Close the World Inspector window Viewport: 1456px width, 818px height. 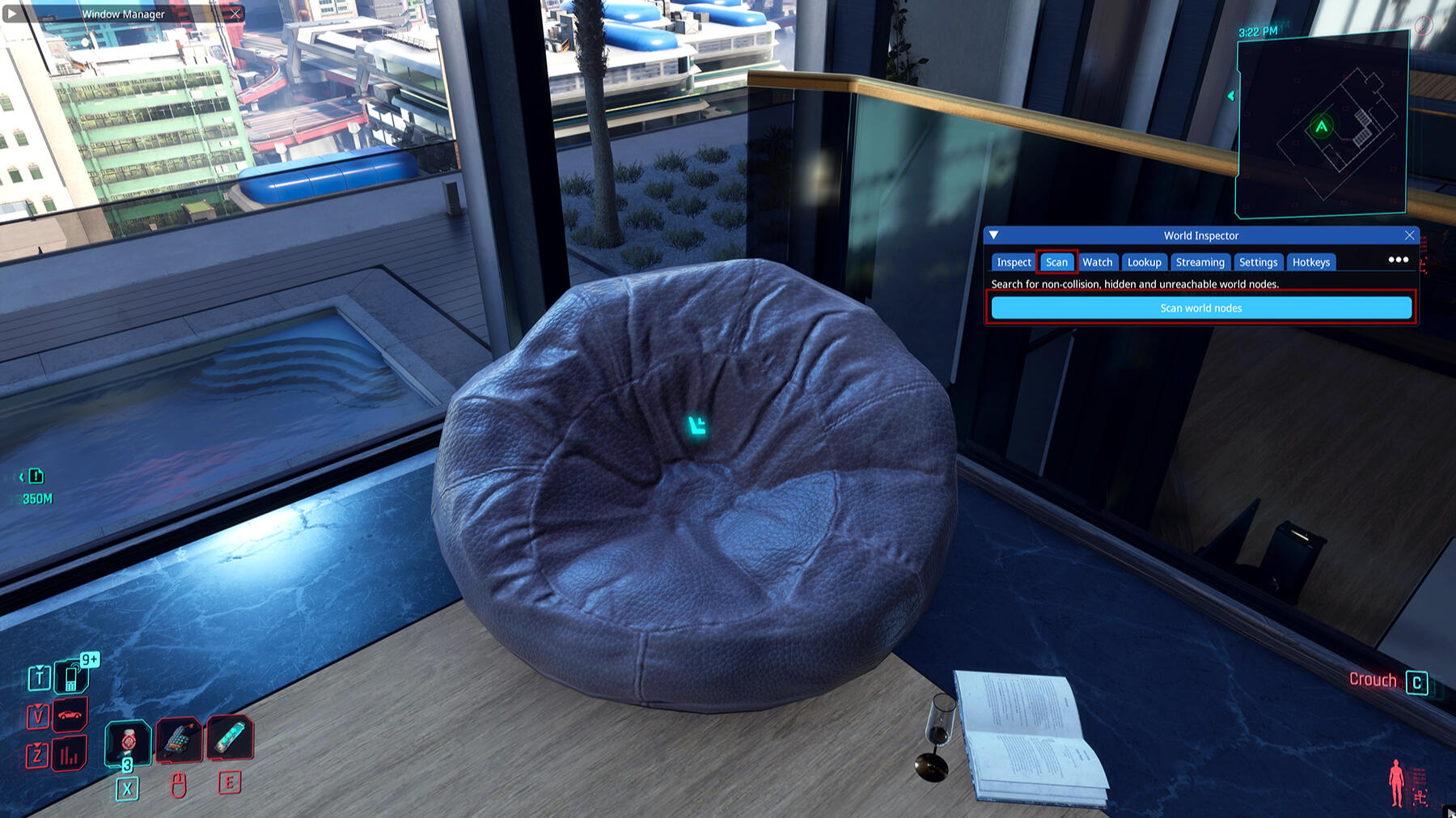click(x=1410, y=235)
